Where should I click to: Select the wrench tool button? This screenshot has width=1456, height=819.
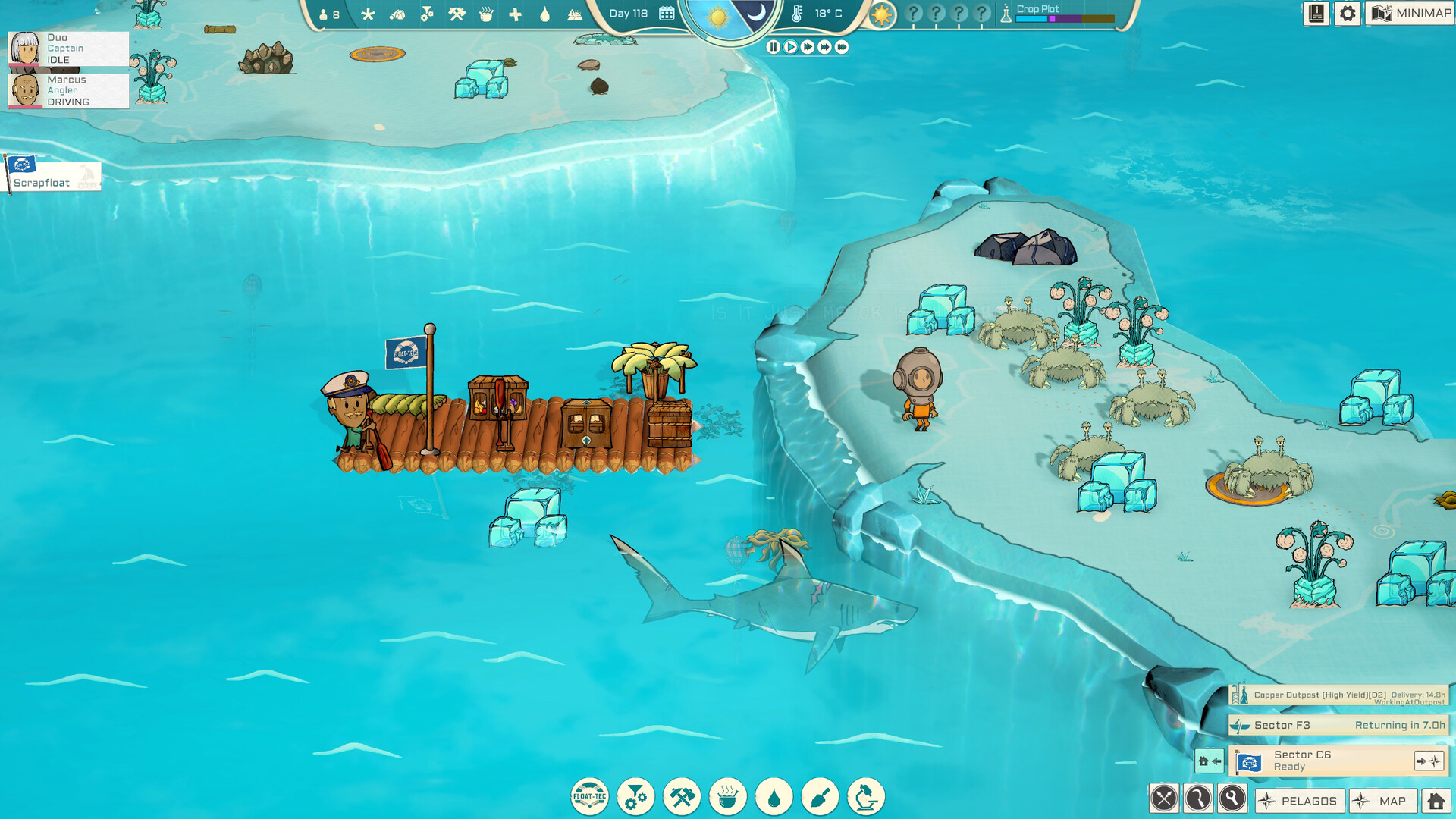(1232, 799)
